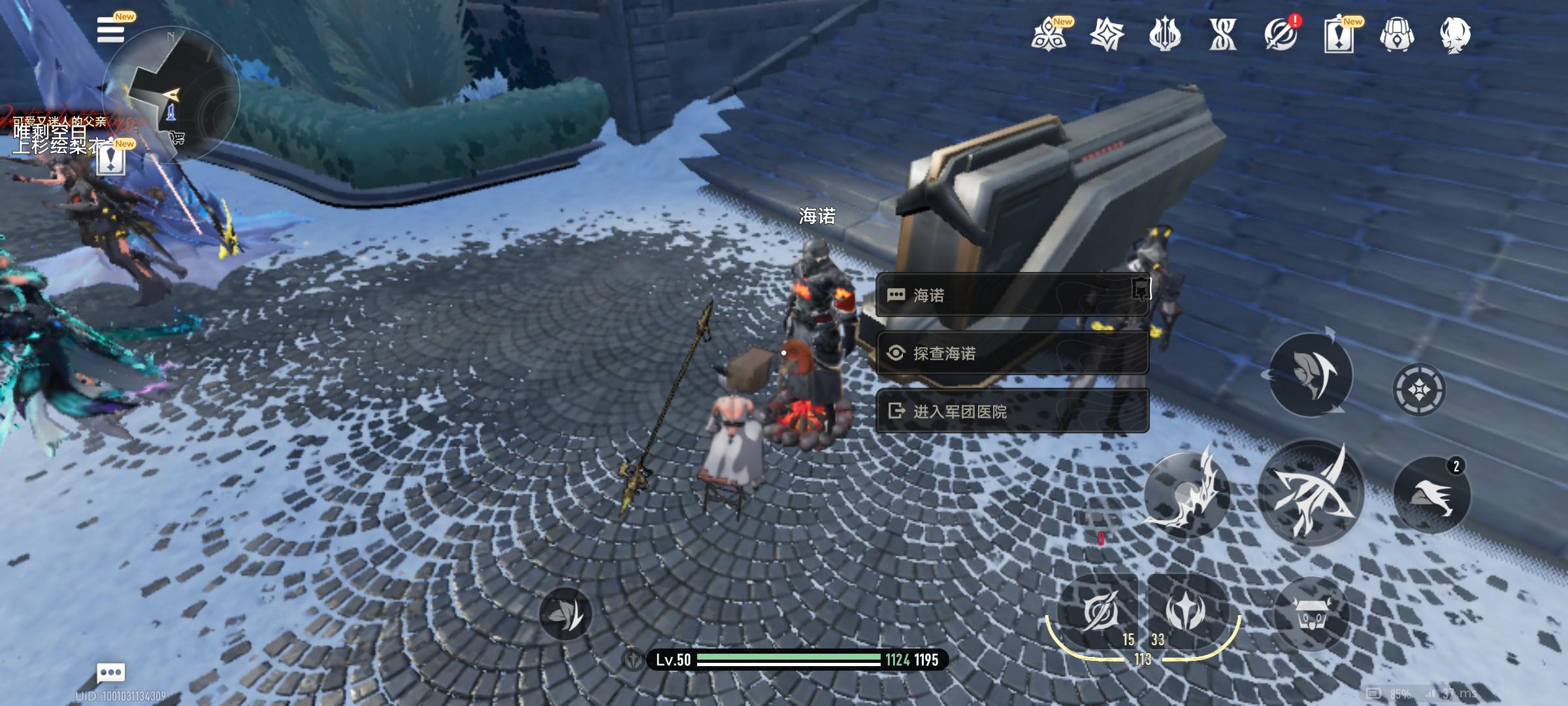Image resolution: width=1568 pixels, height=706 pixels.
Task: Trigger the crescent moon blade skill
Action: (x=1185, y=494)
